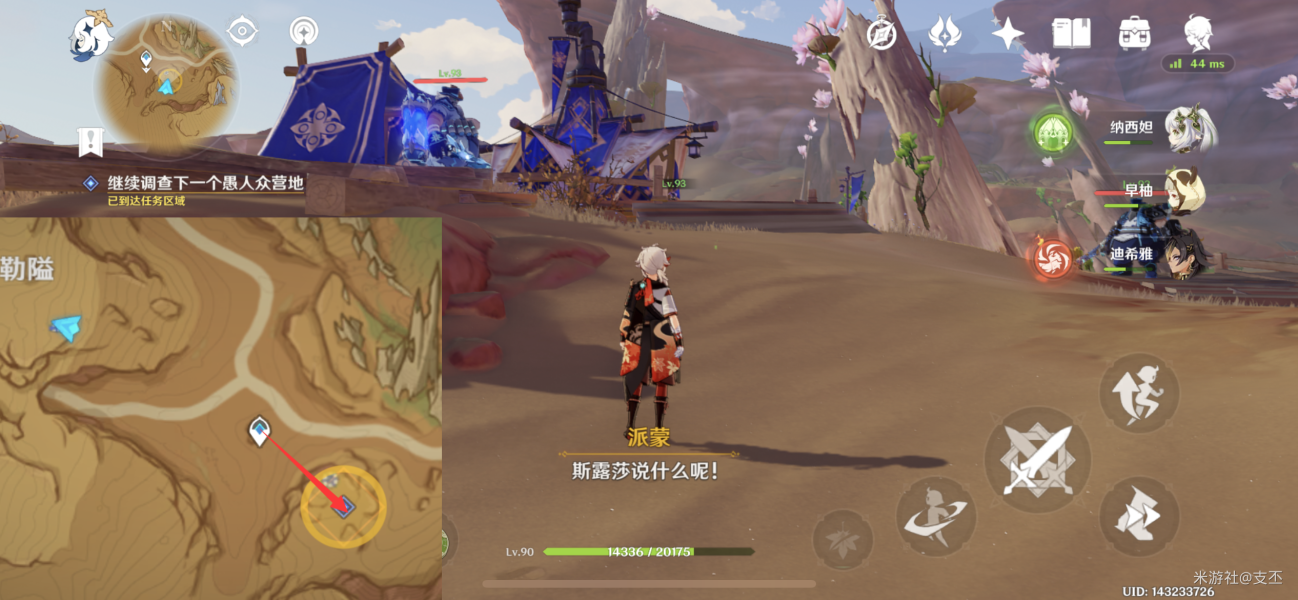Screen dimensions: 1298x600
Task: Trigger the red burst icon next to 迪希雅
Action: coord(1052,258)
